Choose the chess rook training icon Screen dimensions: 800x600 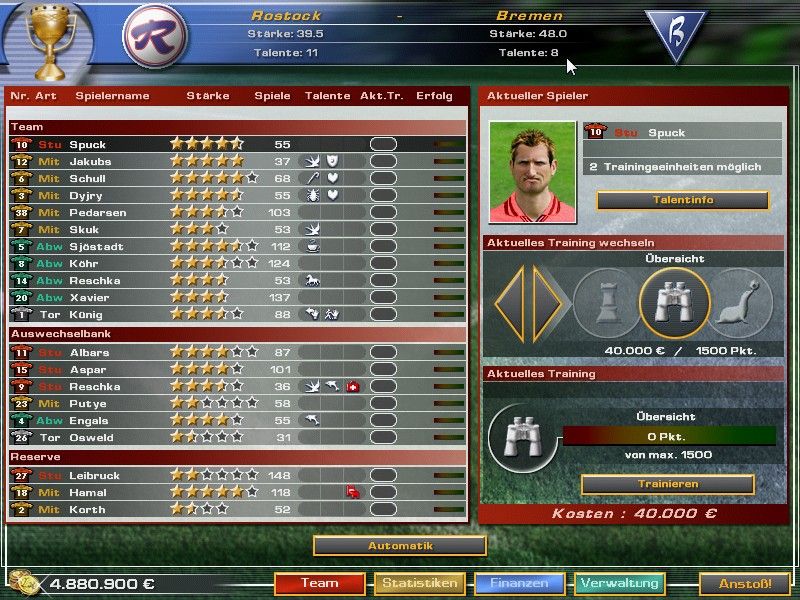607,303
